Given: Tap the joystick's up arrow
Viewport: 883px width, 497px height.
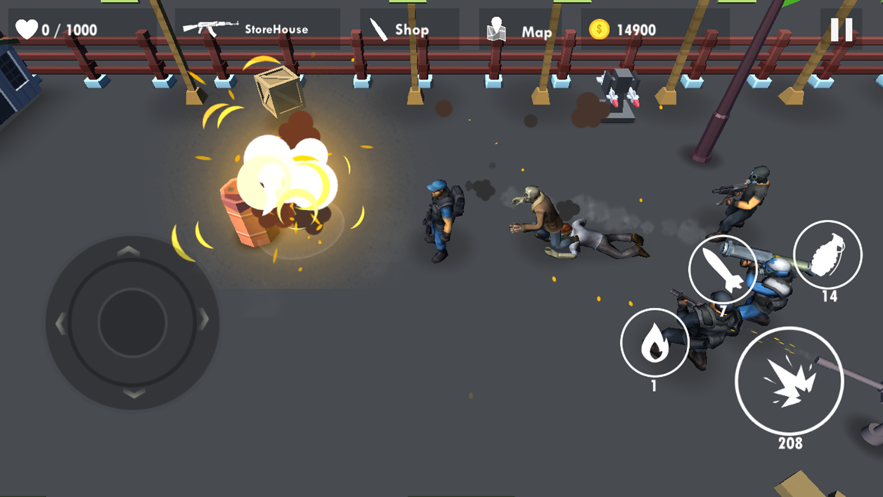Looking at the screenshot, I should coord(131,251).
